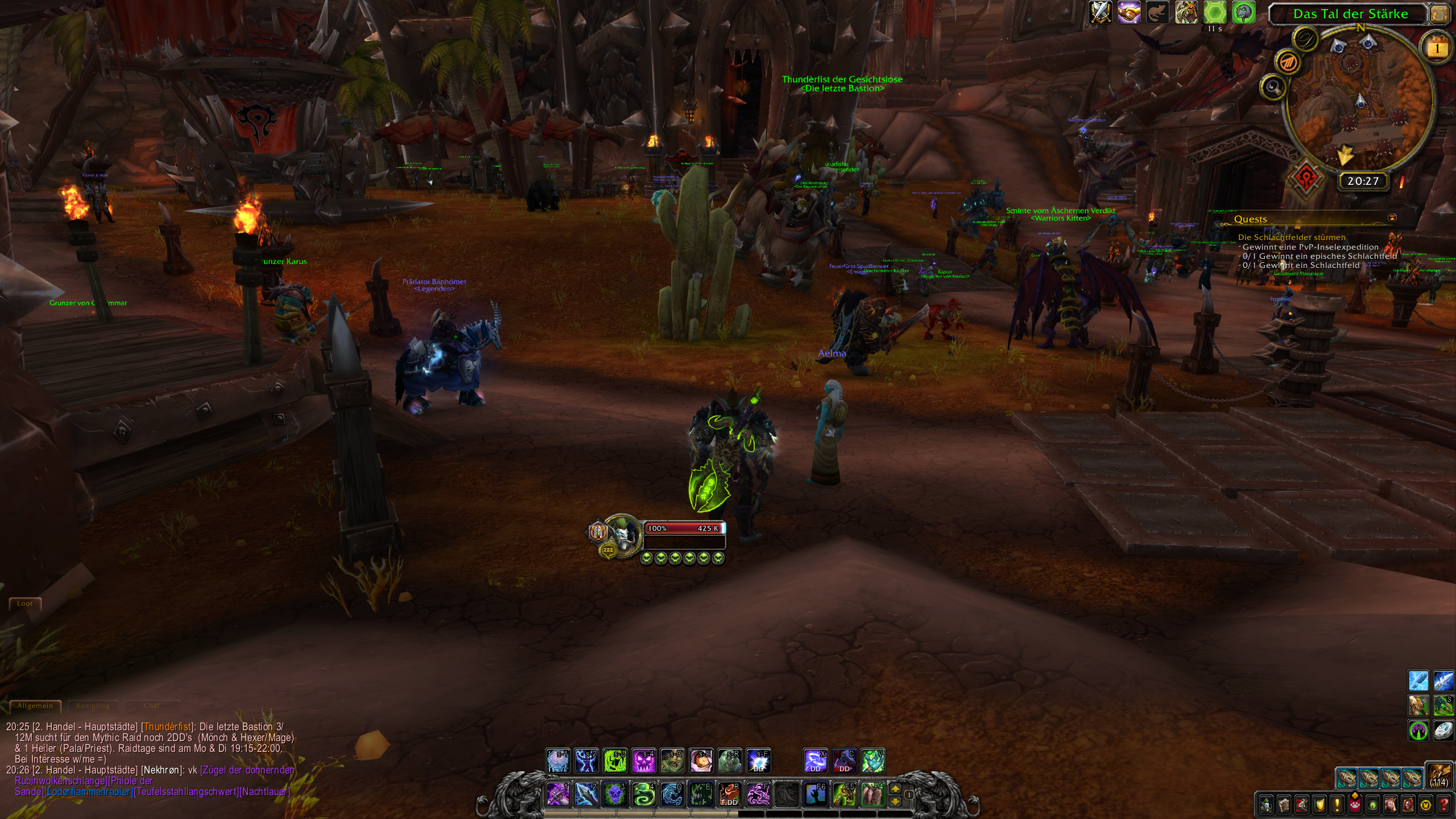Open the spellbook from the micro menu

(1284, 804)
